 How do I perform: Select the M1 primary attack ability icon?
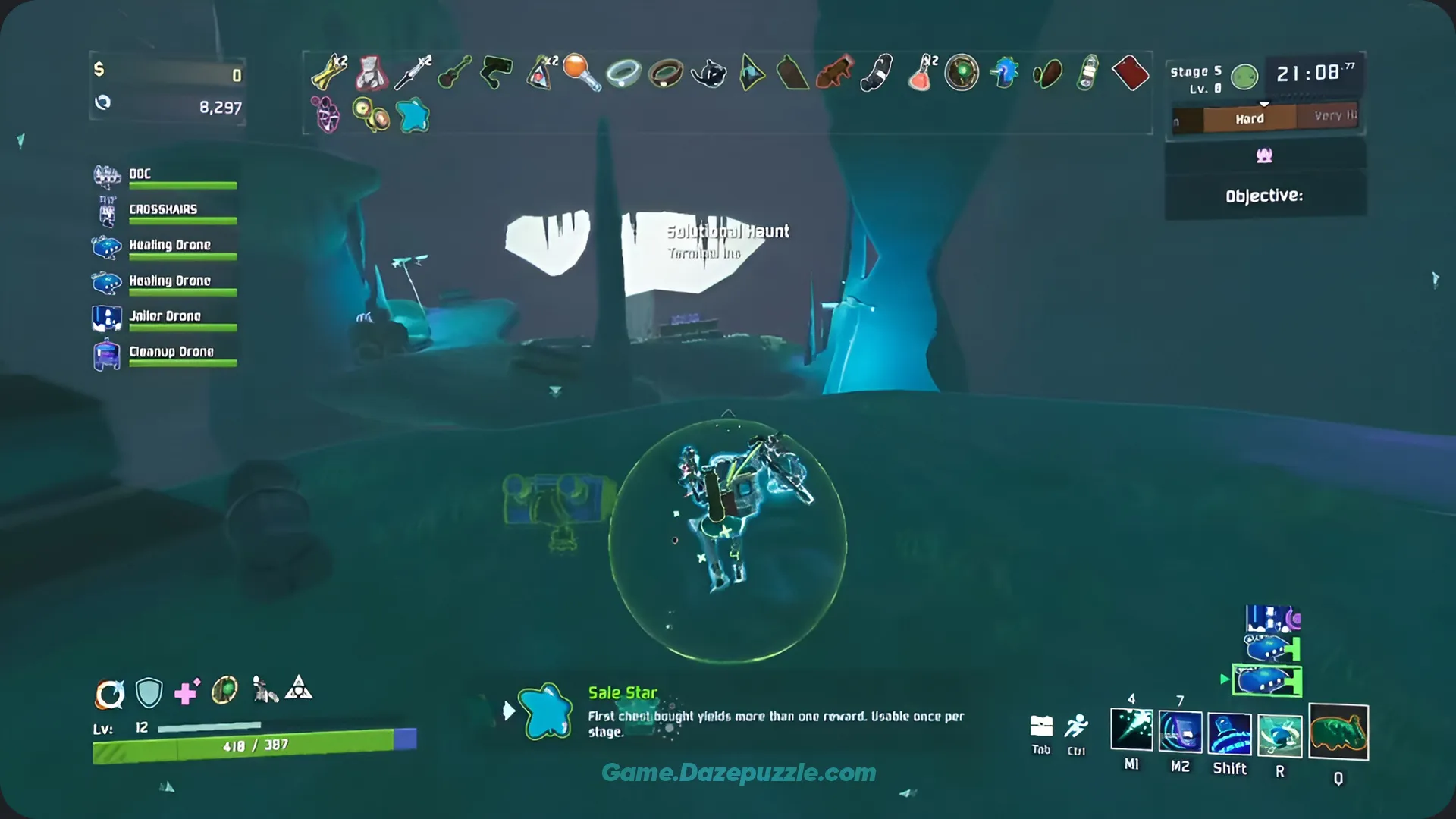(1131, 730)
